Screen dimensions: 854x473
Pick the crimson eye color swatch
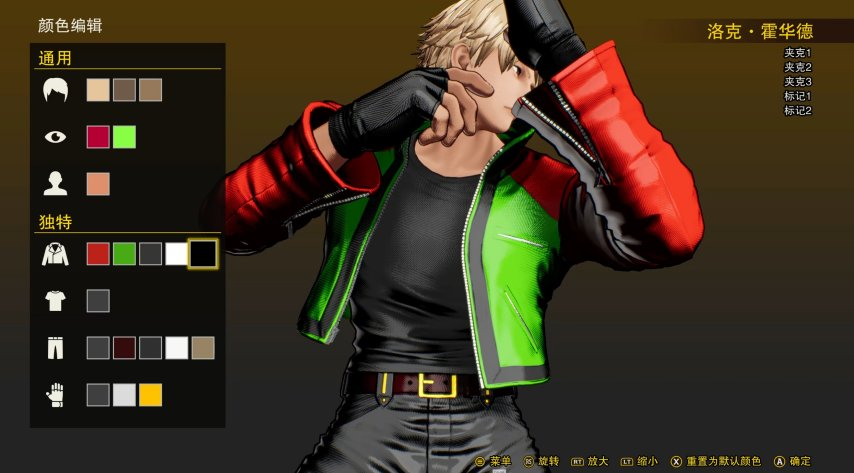(98, 137)
